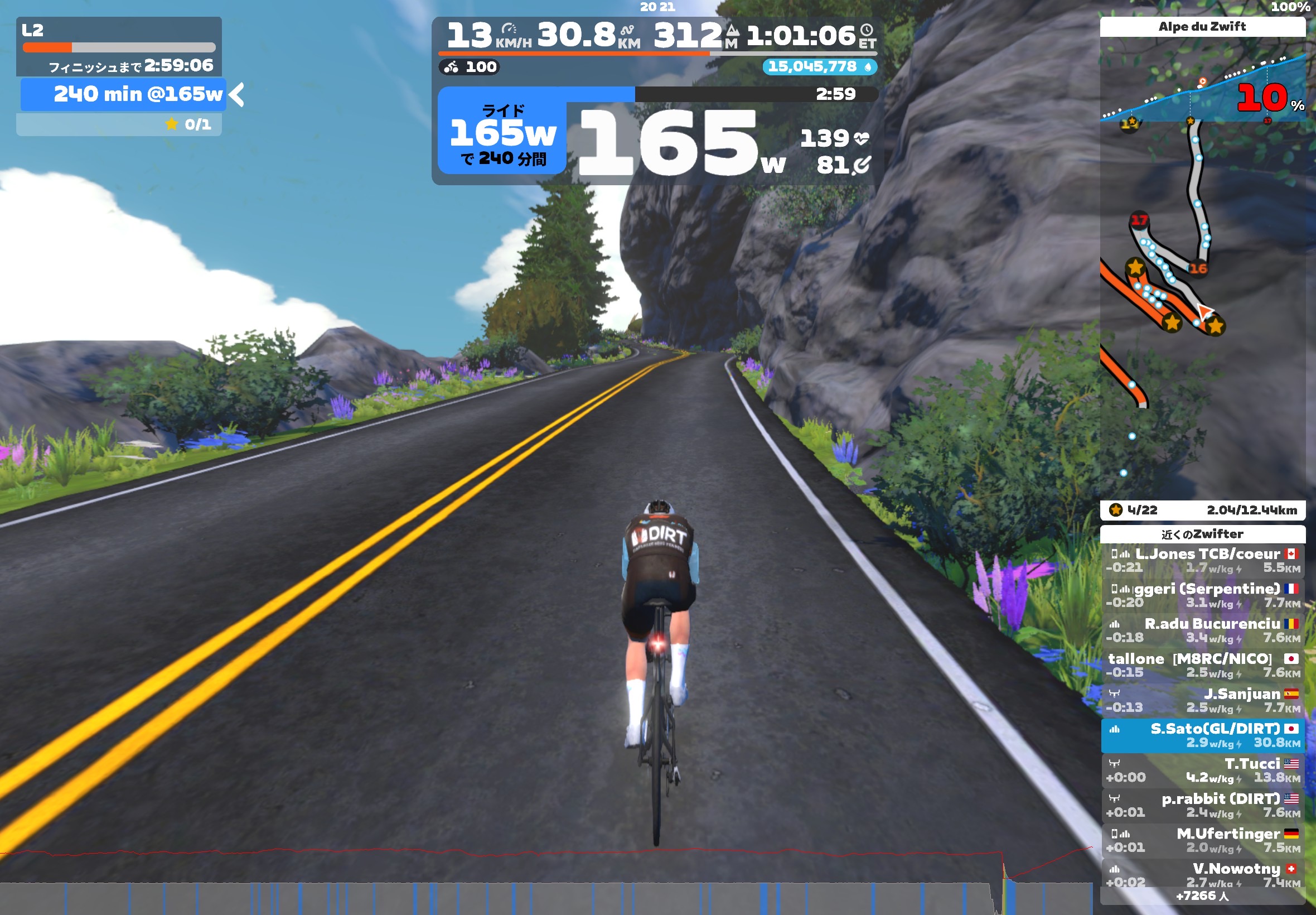Image resolution: width=1316 pixels, height=915 pixels.
Task: Select the ggeri (Serpentine) rider row
Action: (1202, 596)
